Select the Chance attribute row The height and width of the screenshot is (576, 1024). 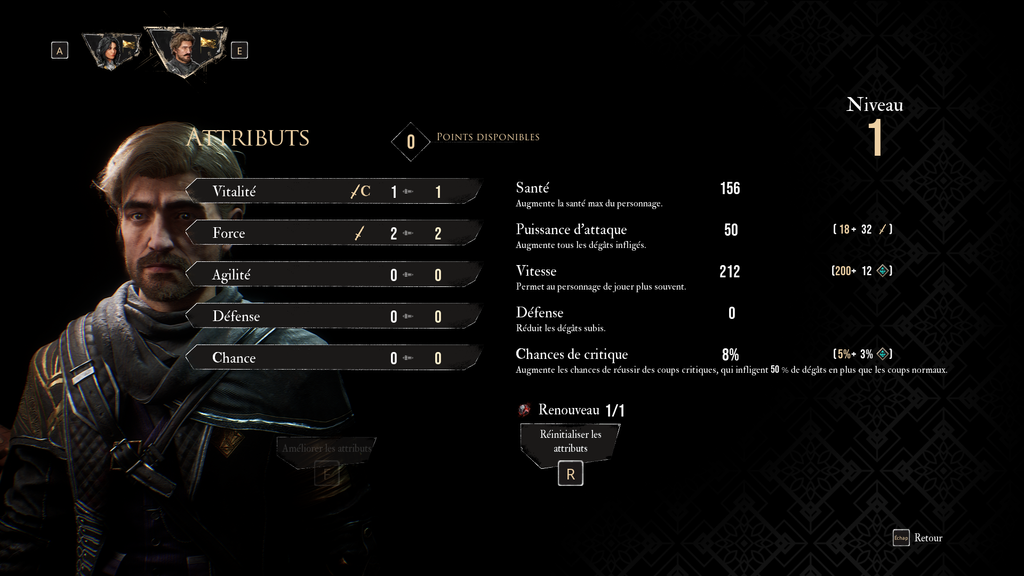click(x=330, y=358)
